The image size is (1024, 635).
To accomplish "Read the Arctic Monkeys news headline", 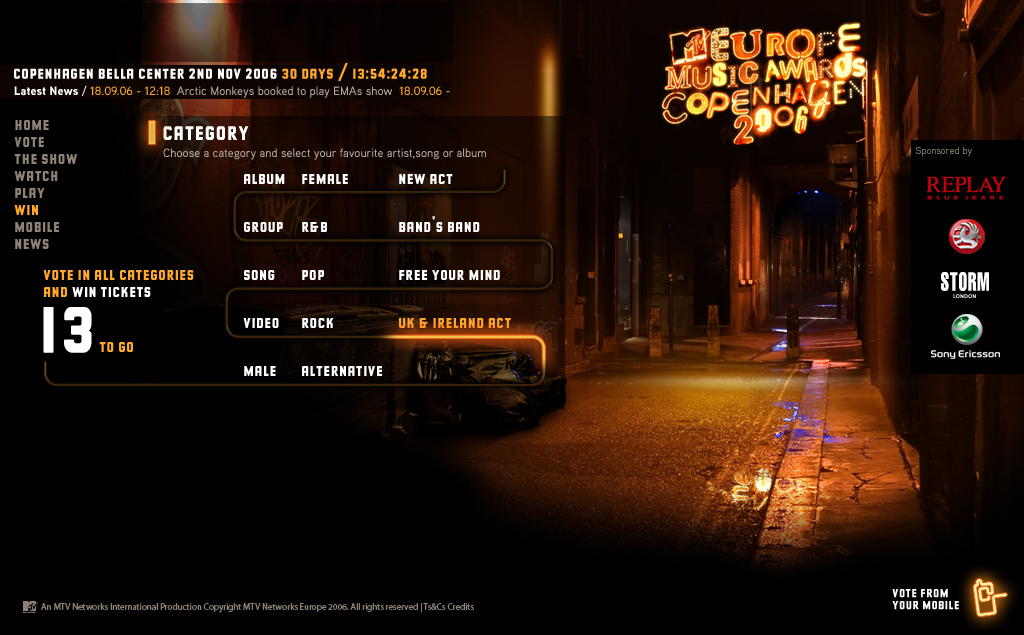I will point(285,91).
